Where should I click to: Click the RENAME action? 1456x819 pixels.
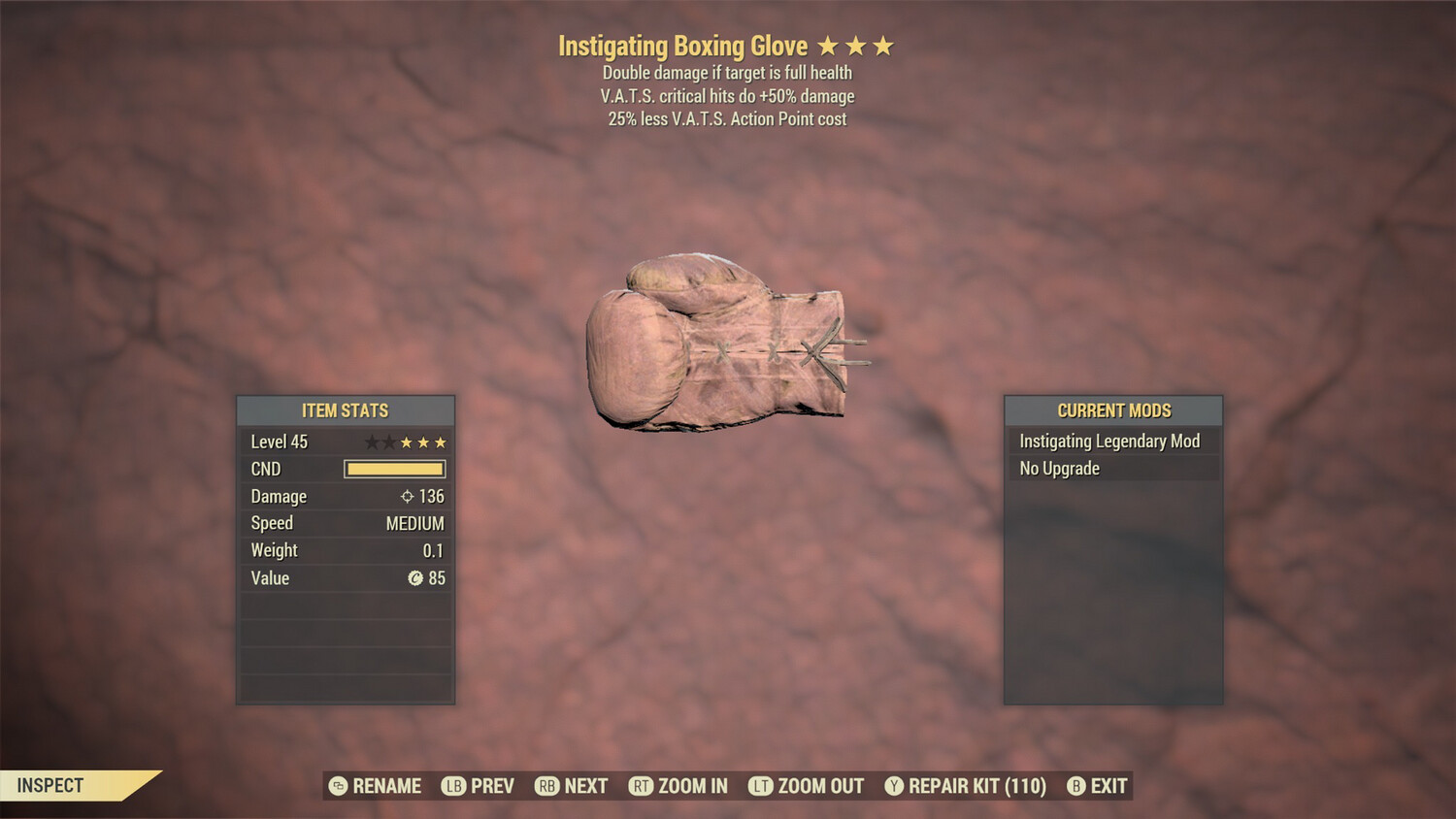(386, 786)
